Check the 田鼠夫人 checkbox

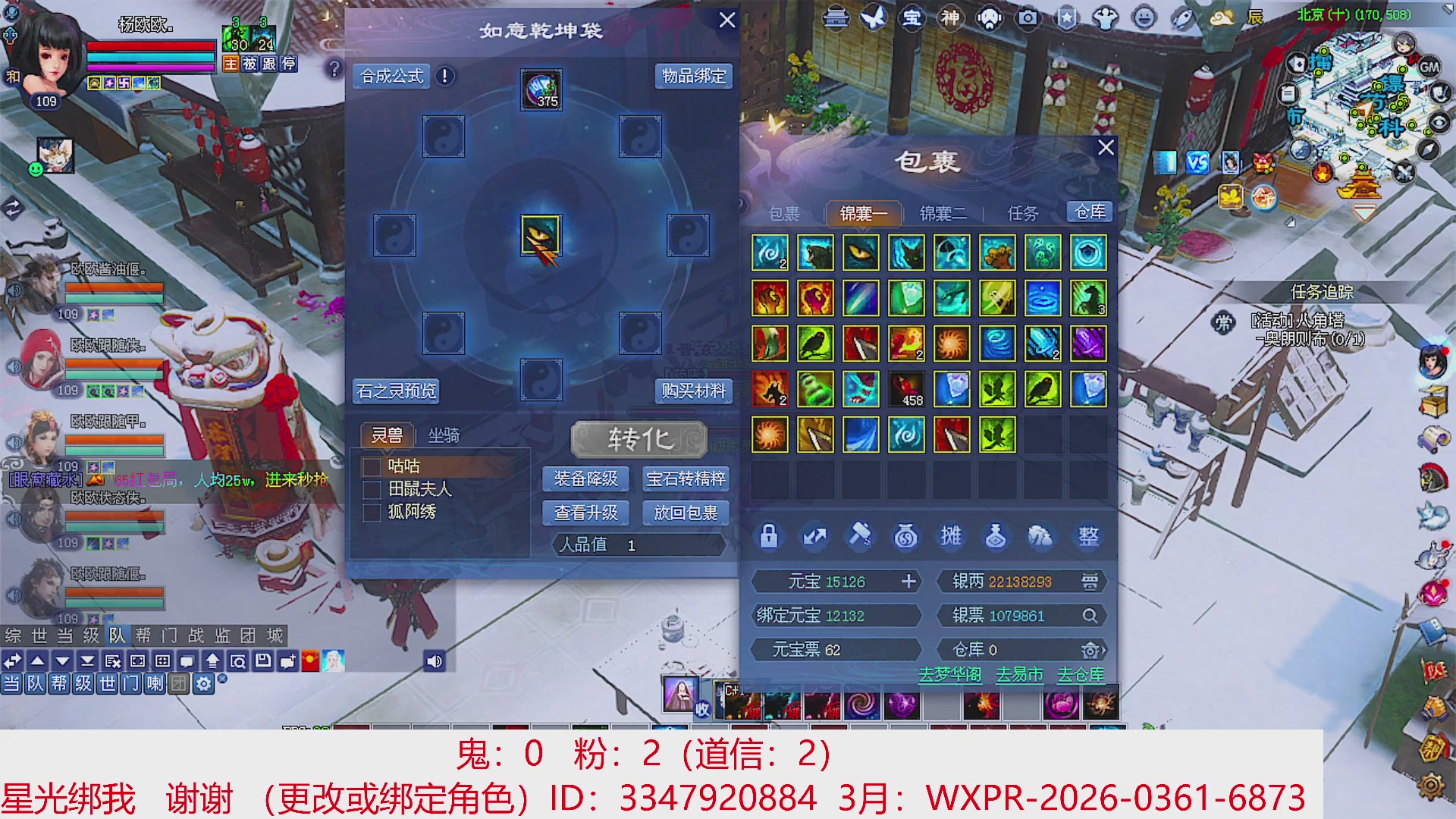[x=372, y=490]
